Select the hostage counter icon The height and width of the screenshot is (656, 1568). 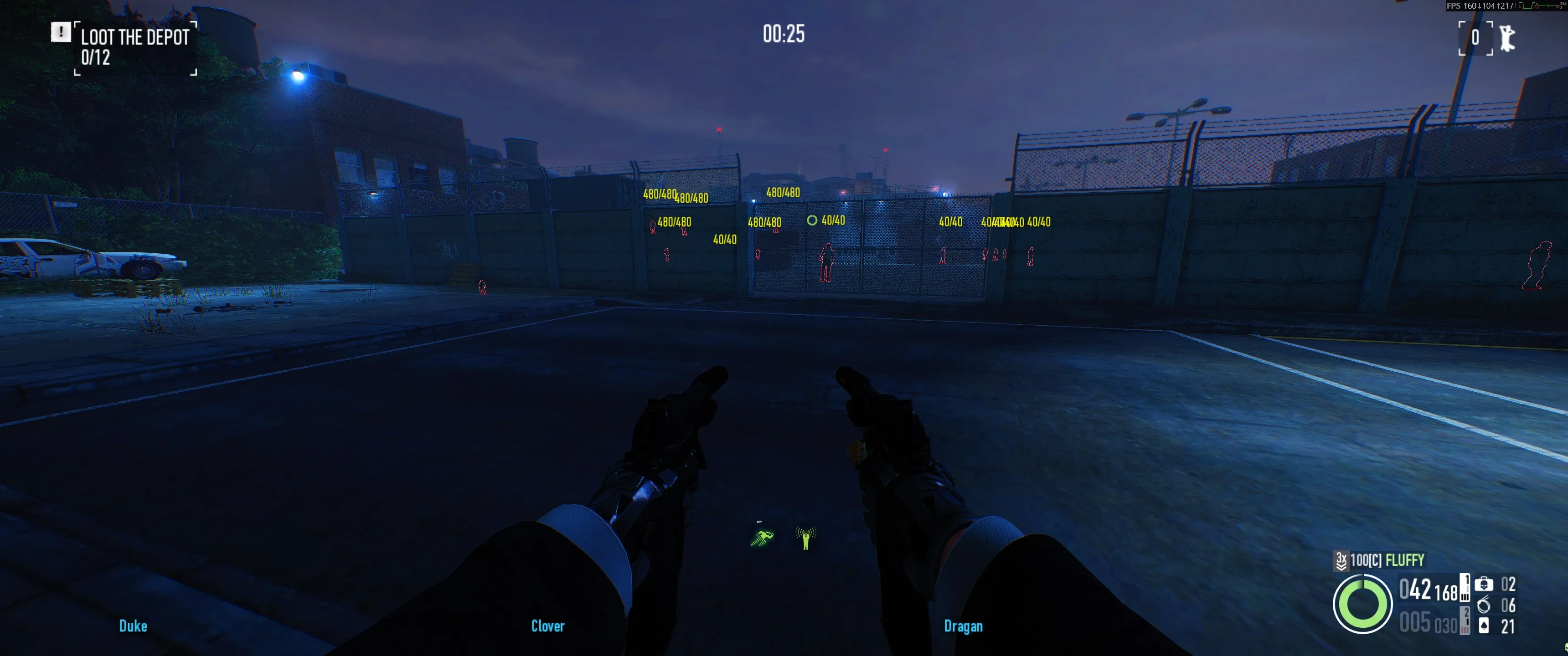pyautogui.click(x=1507, y=38)
